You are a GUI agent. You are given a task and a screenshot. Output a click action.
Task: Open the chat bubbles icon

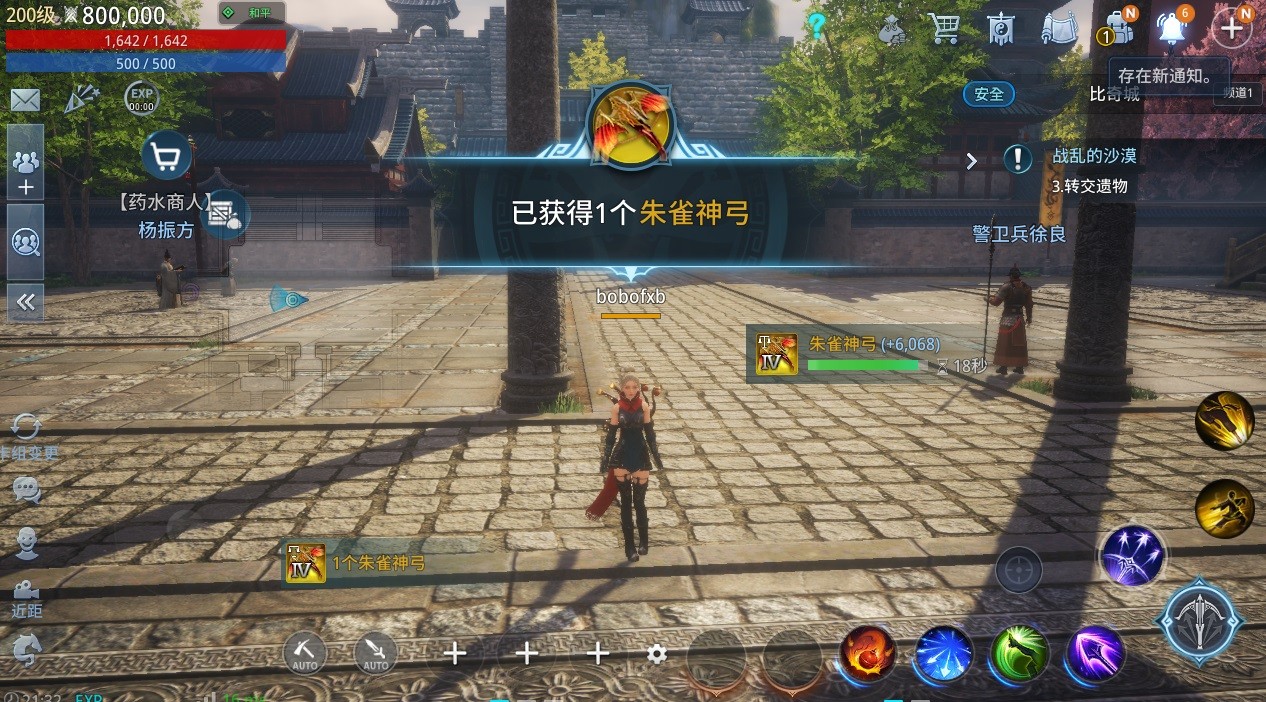(x=26, y=490)
